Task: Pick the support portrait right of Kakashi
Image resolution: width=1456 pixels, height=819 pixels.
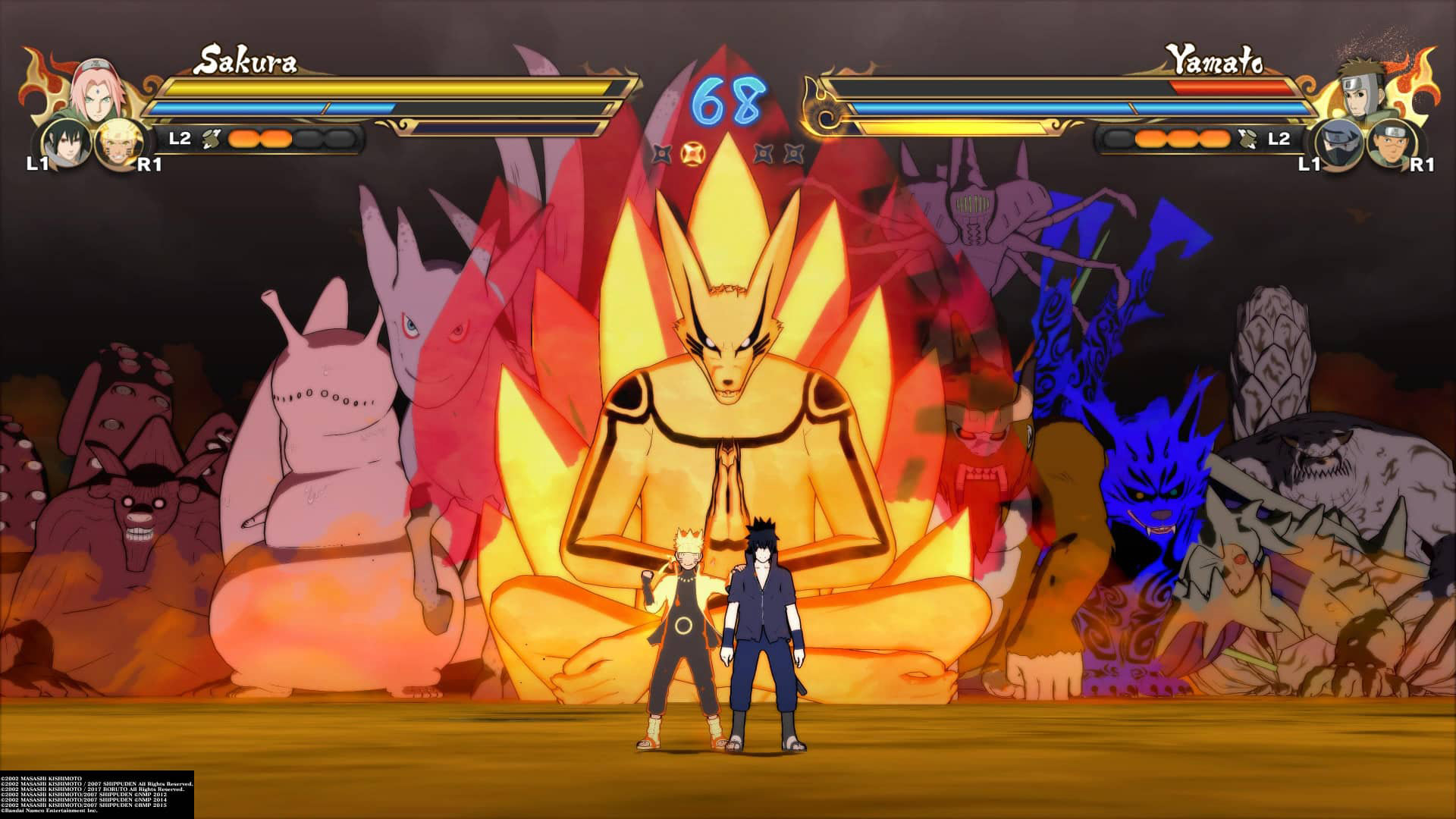Action: (1392, 143)
